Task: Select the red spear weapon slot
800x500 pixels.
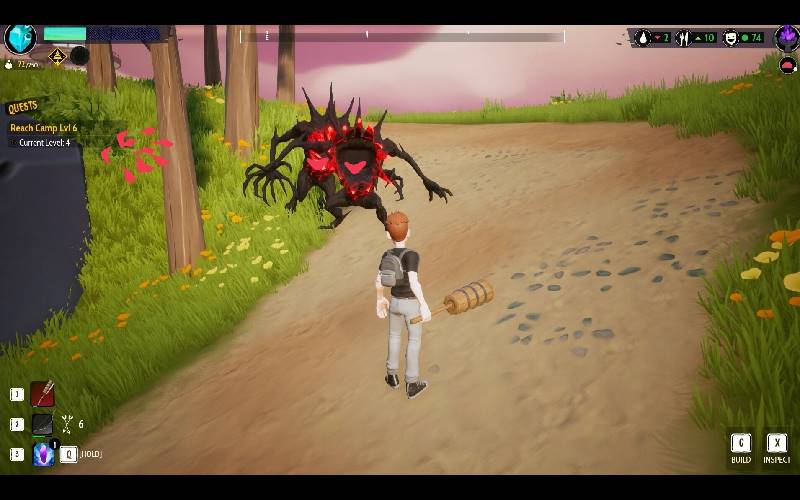Action: 42,394
